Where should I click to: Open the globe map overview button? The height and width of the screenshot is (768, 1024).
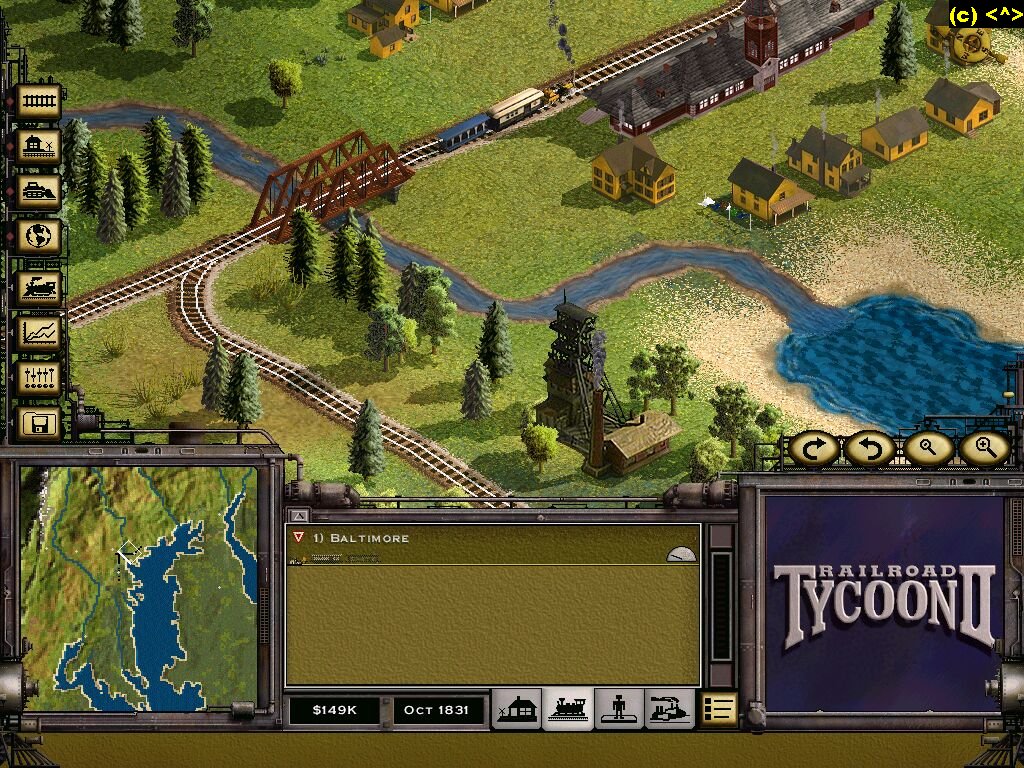click(x=40, y=238)
